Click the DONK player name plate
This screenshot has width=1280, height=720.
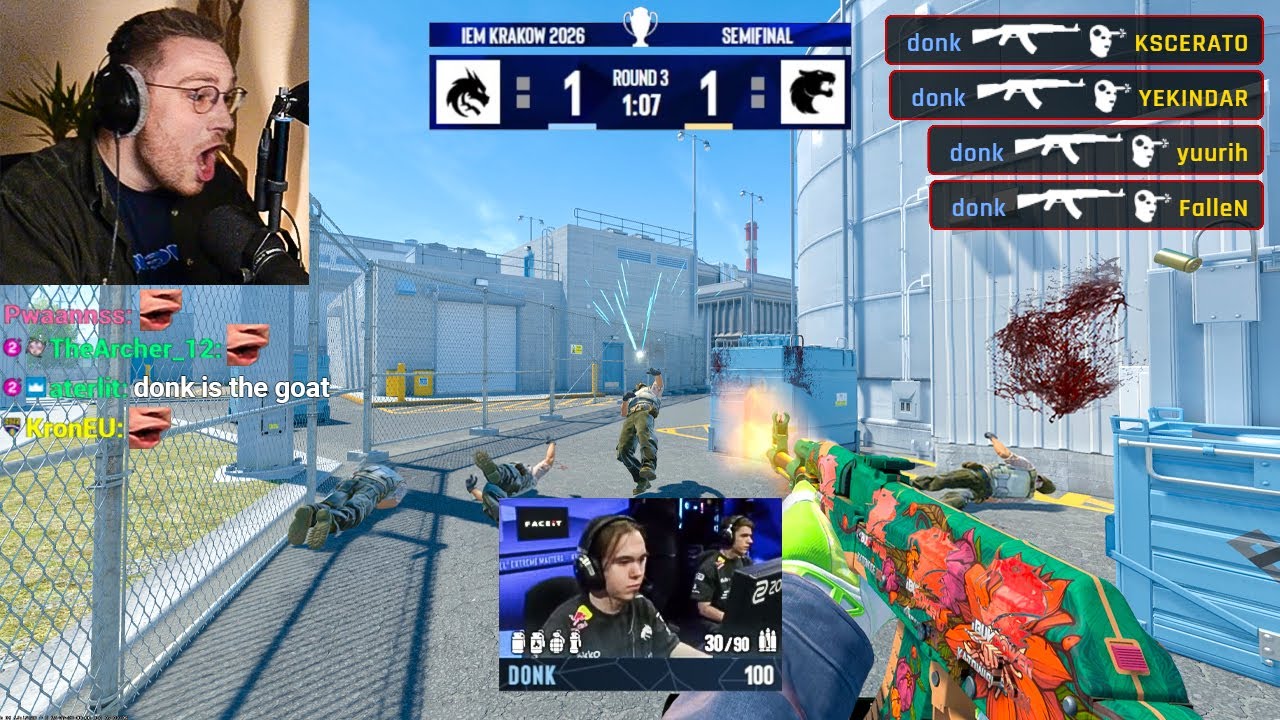(532, 675)
